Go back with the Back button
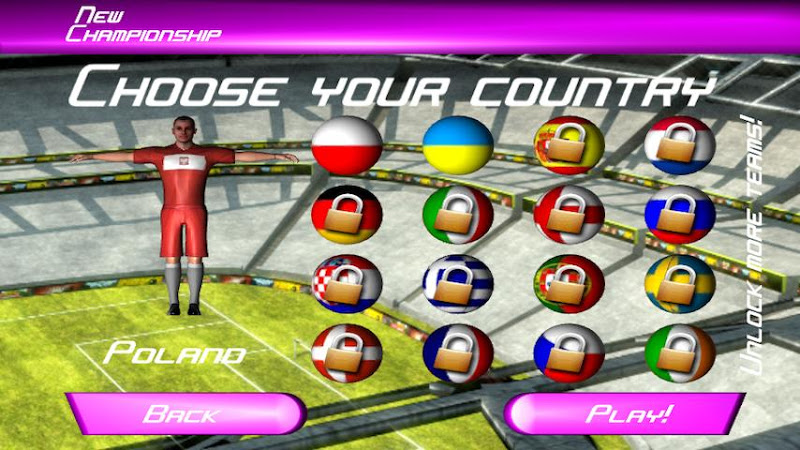The width and height of the screenshot is (800, 450). 185,413
